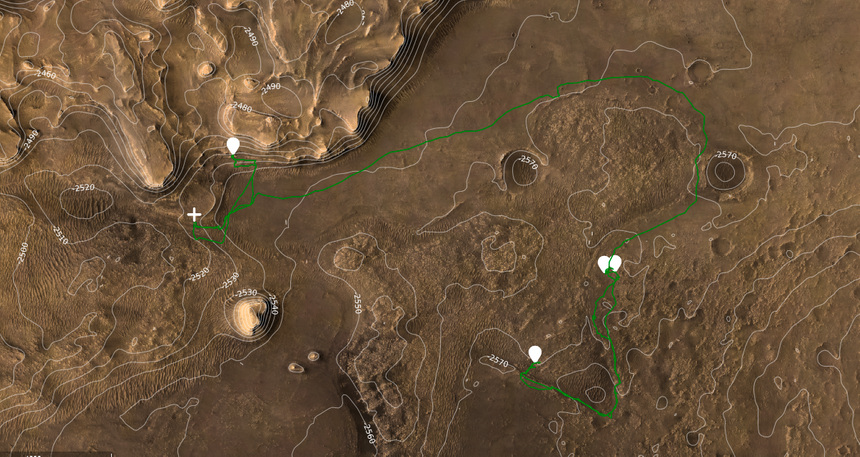
Task: Select the white pin marker beside the cliff edge
Action: 233,146
